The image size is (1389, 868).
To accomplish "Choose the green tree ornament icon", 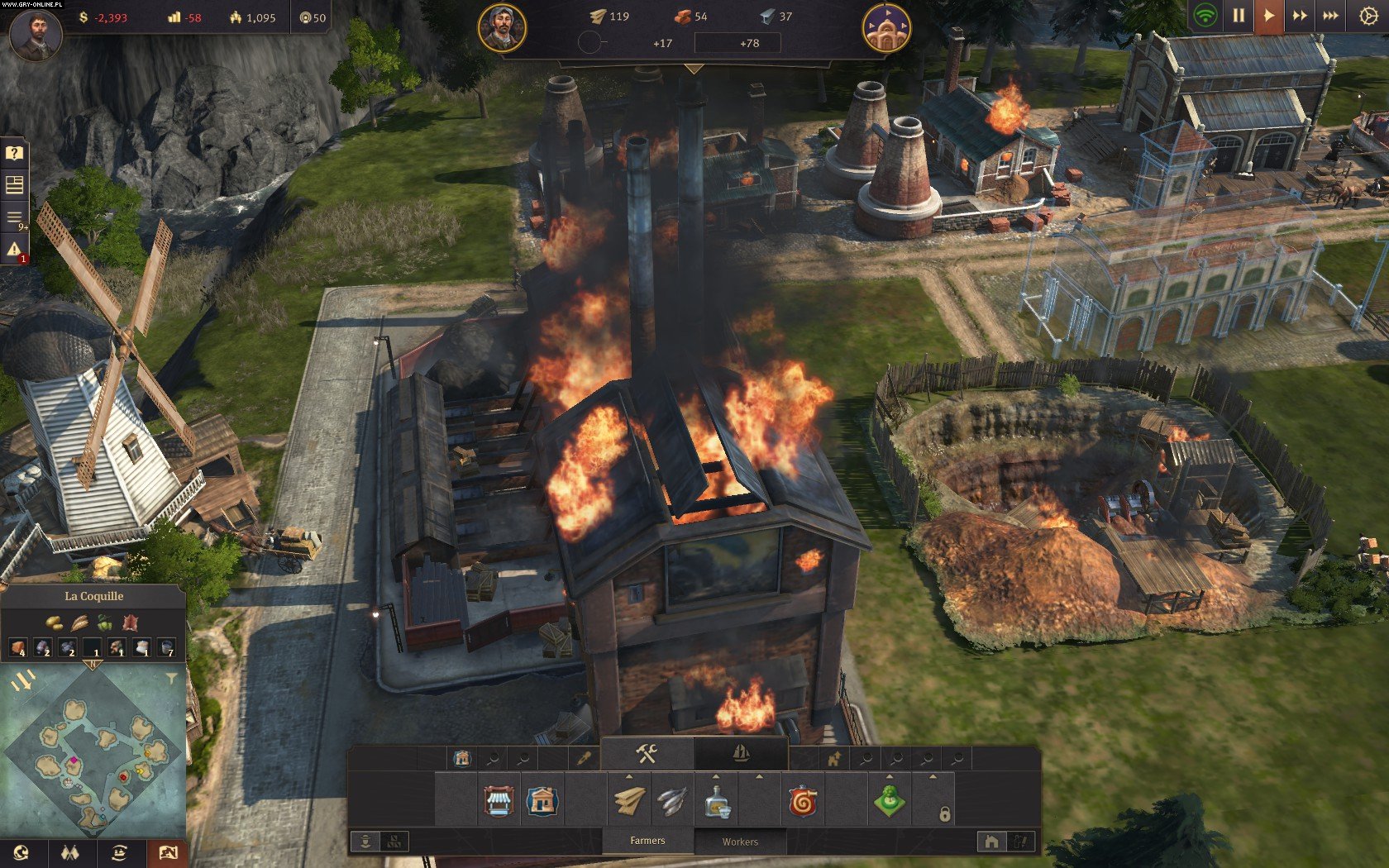I will coord(890,800).
